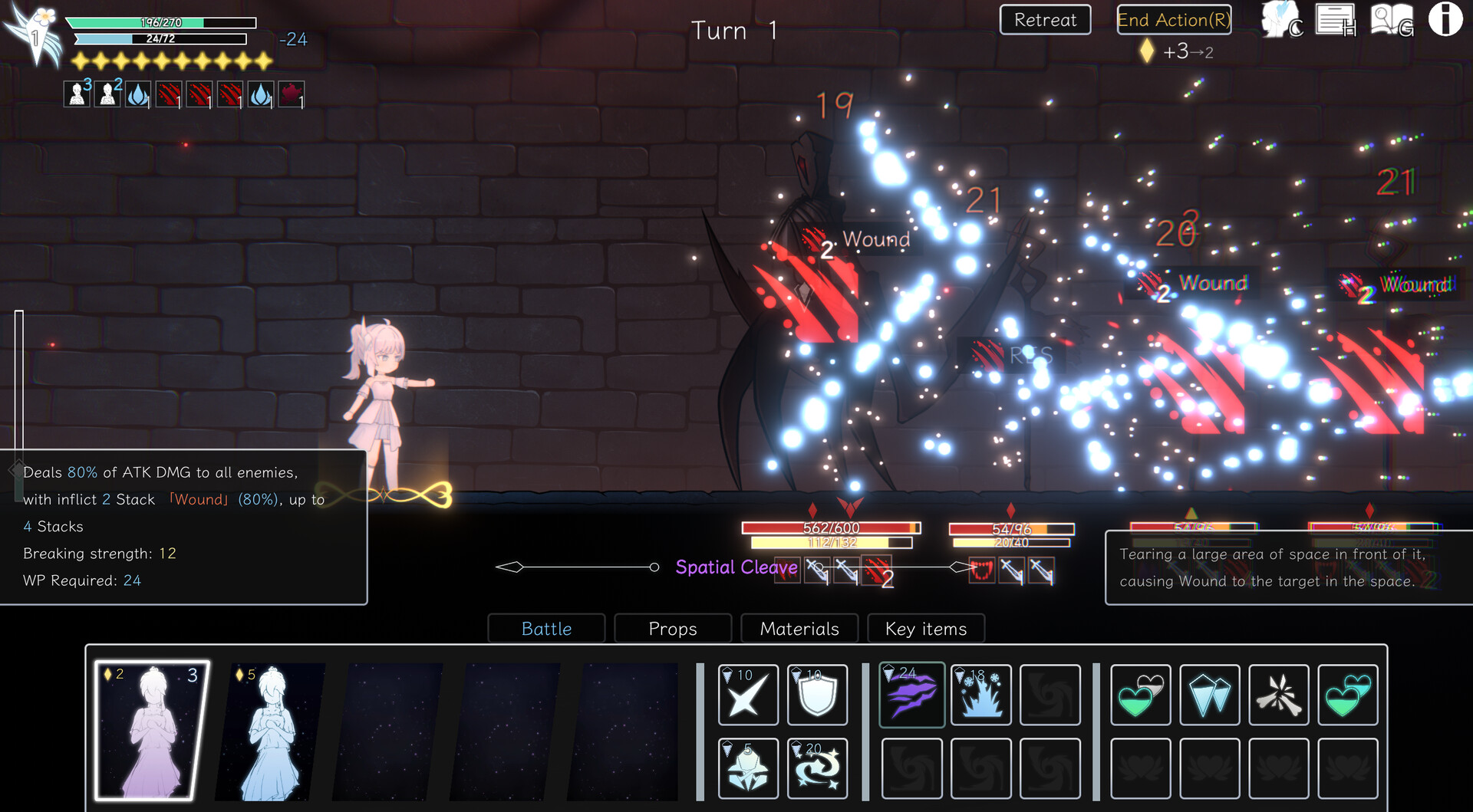Select the Spatial Cleave skill icon
Screen dimensions: 1473x812
pyautogui.click(x=911, y=695)
